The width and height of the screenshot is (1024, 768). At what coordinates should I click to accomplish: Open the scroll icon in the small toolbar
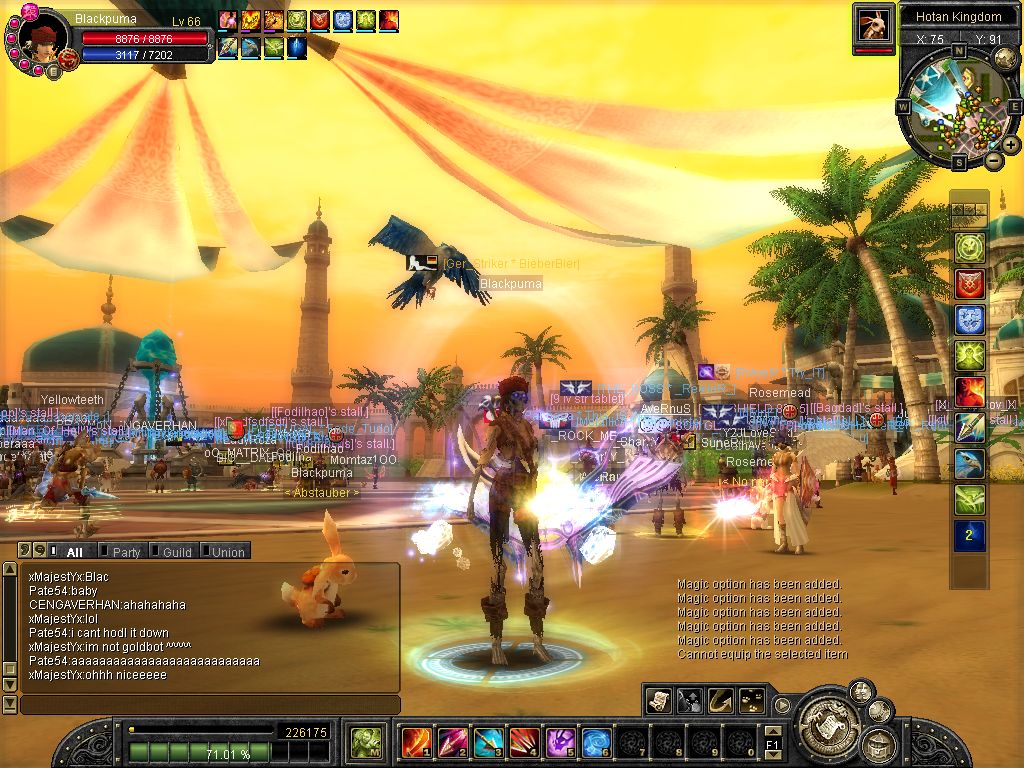[x=658, y=701]
